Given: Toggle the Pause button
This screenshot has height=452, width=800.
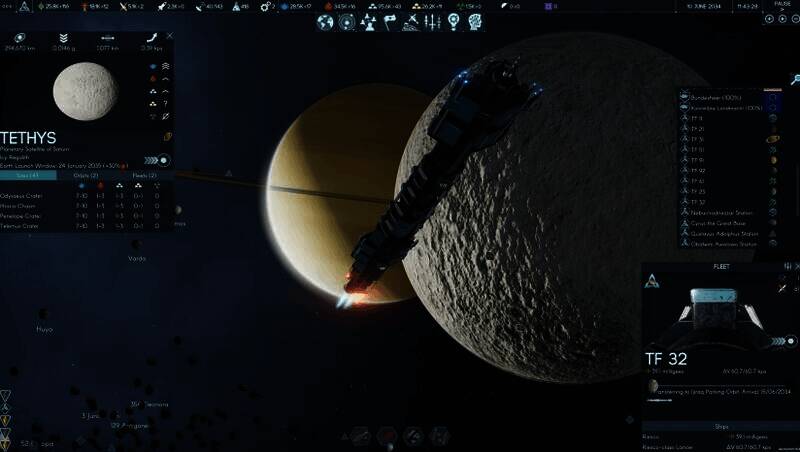Looking at the screenshot, I should click(x=783, y=5).
